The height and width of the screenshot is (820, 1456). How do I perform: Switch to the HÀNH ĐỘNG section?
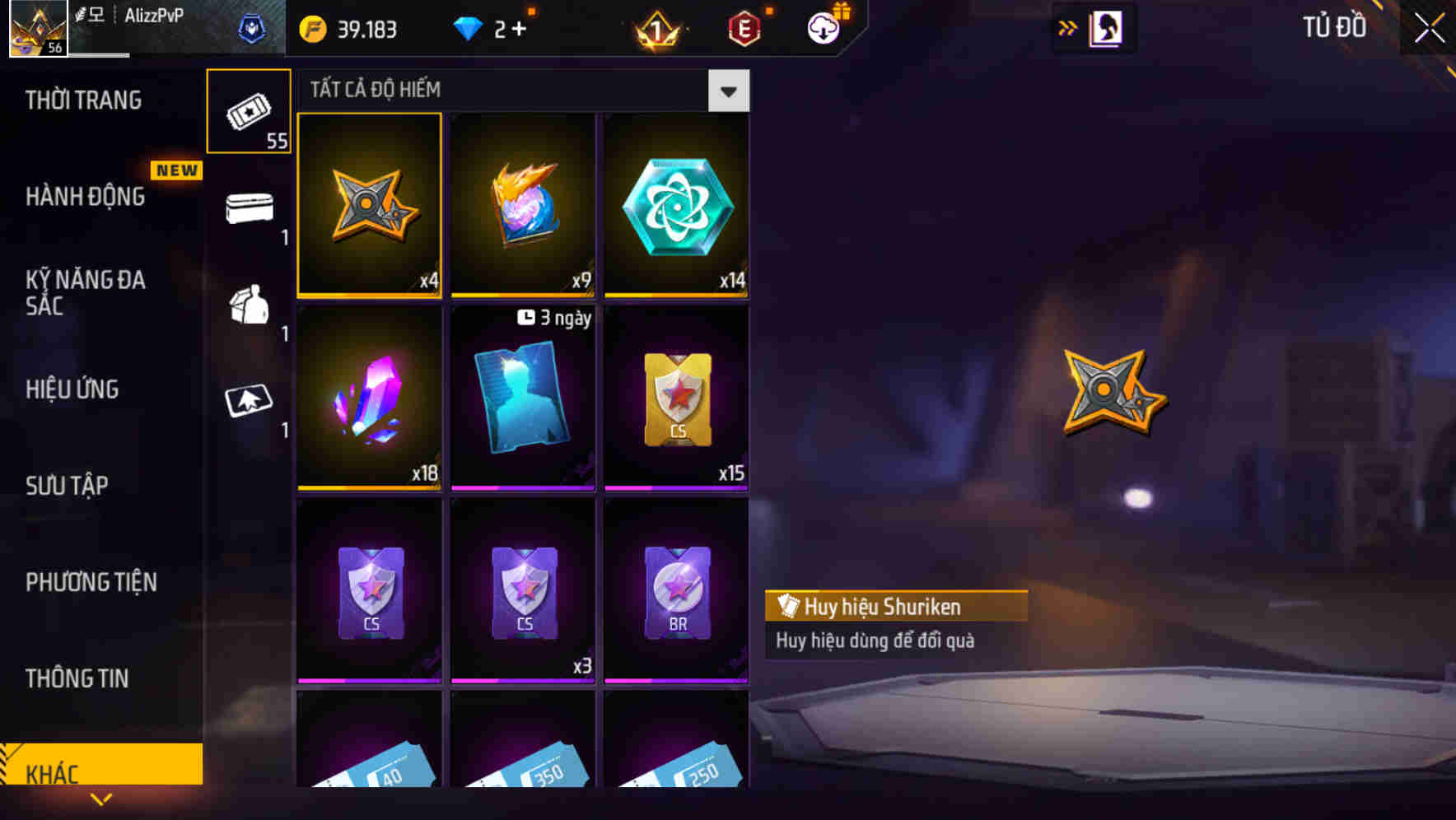[x=86, y=197]
